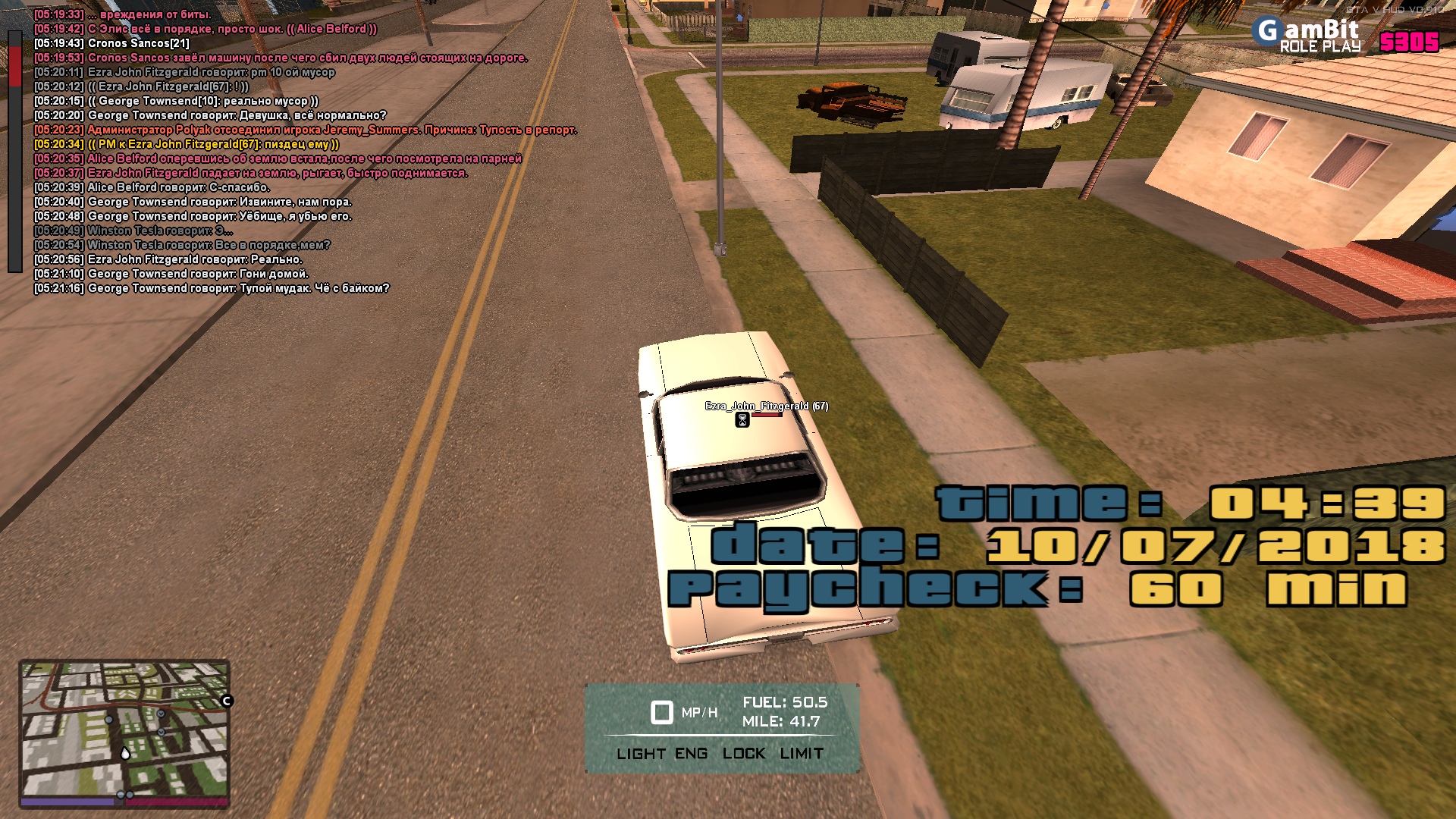The width and height of the screenshot is (1456, 819).
Task: Click the city minimap
Action: pyautogui.click(x=124, y=732)
